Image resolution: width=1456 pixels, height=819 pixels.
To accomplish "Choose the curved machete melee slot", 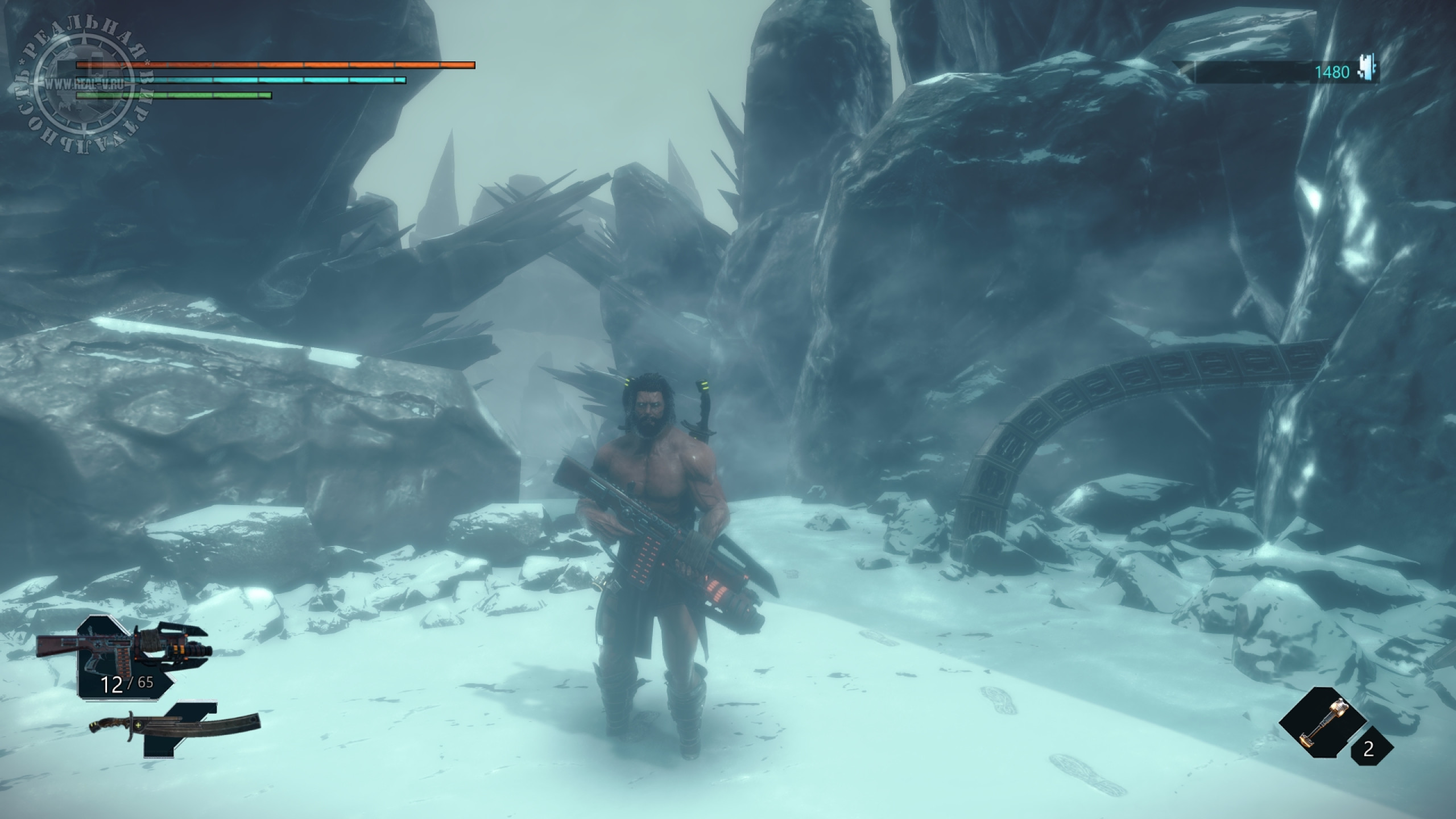I will click(174, 727).
